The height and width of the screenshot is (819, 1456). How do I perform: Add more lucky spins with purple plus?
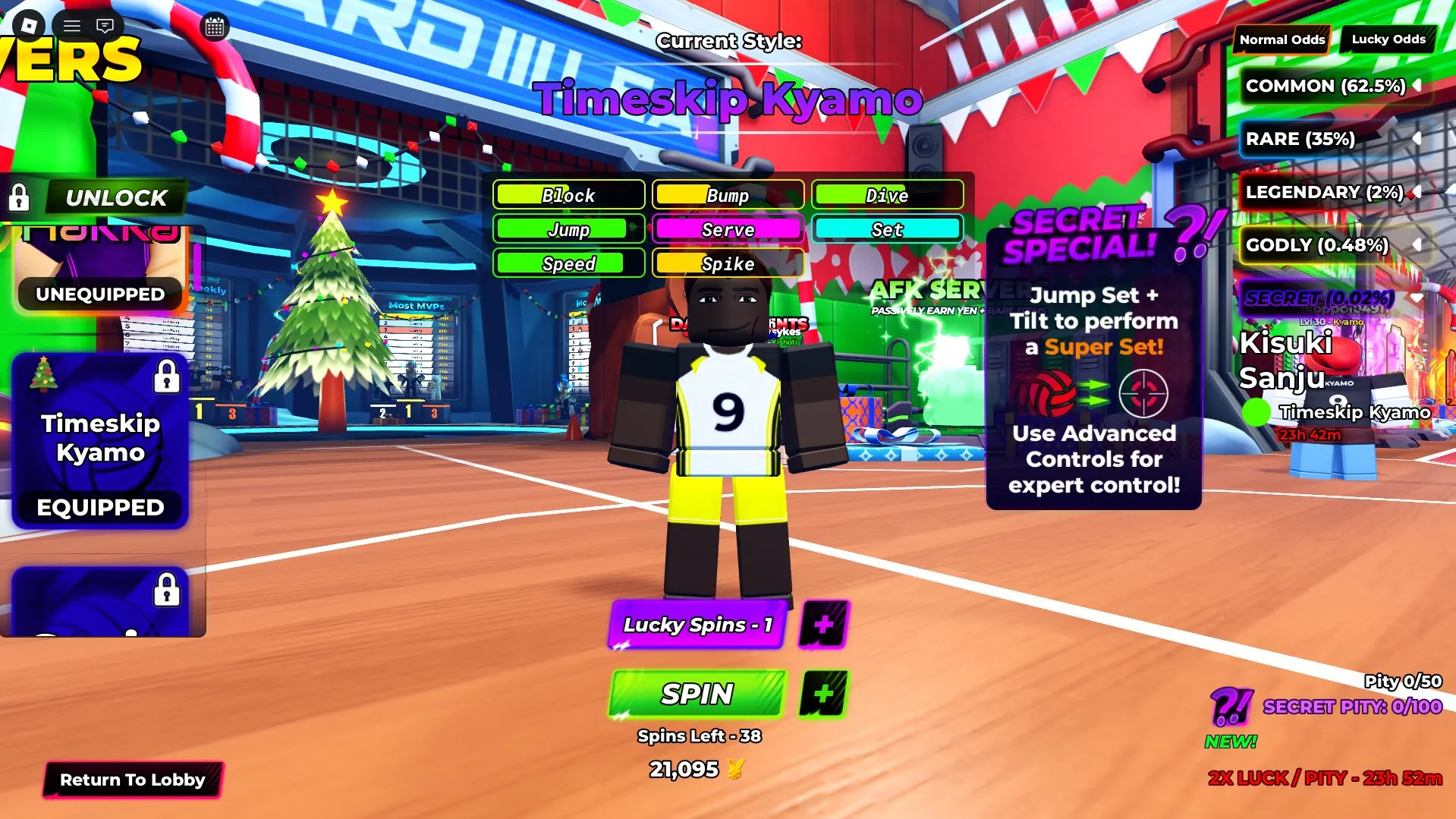[x=823, y=625]
